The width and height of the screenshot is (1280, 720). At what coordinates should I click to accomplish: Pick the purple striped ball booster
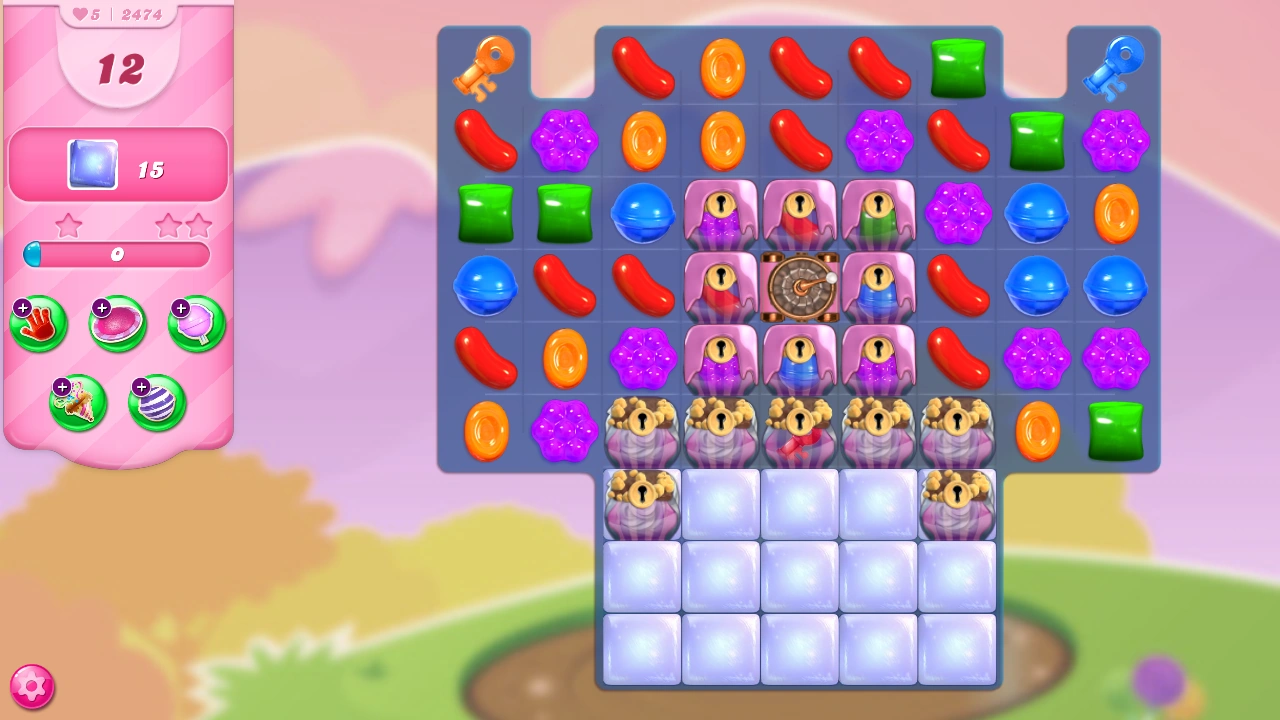(156, 403)
